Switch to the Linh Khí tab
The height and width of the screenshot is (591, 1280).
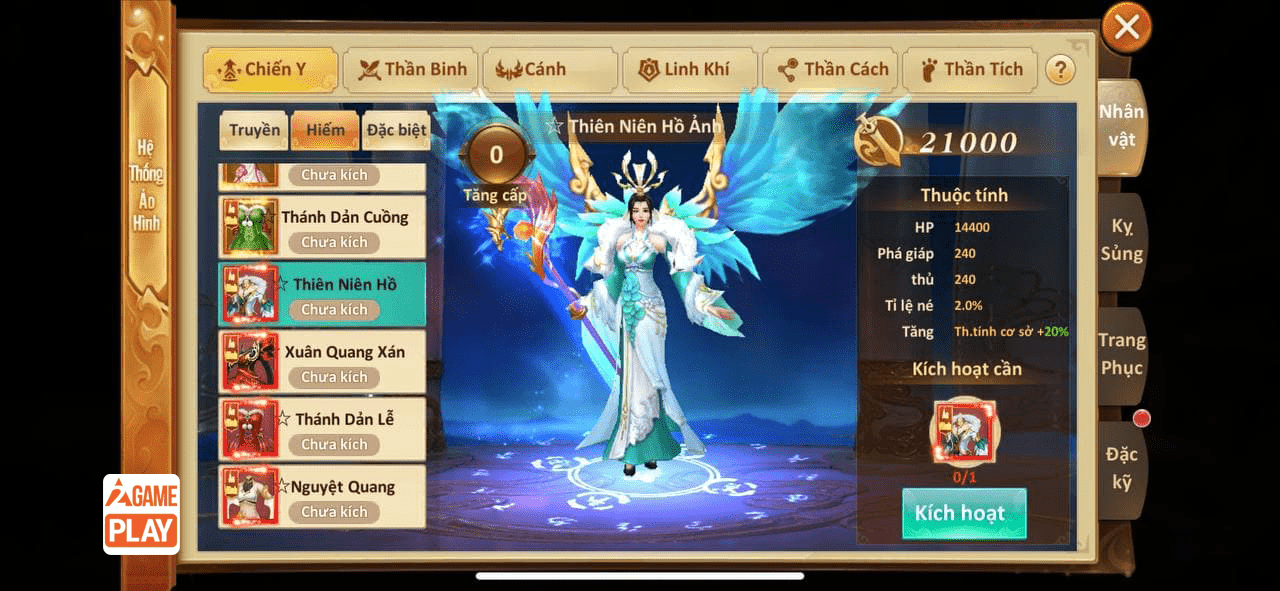[x=690, y=70]
